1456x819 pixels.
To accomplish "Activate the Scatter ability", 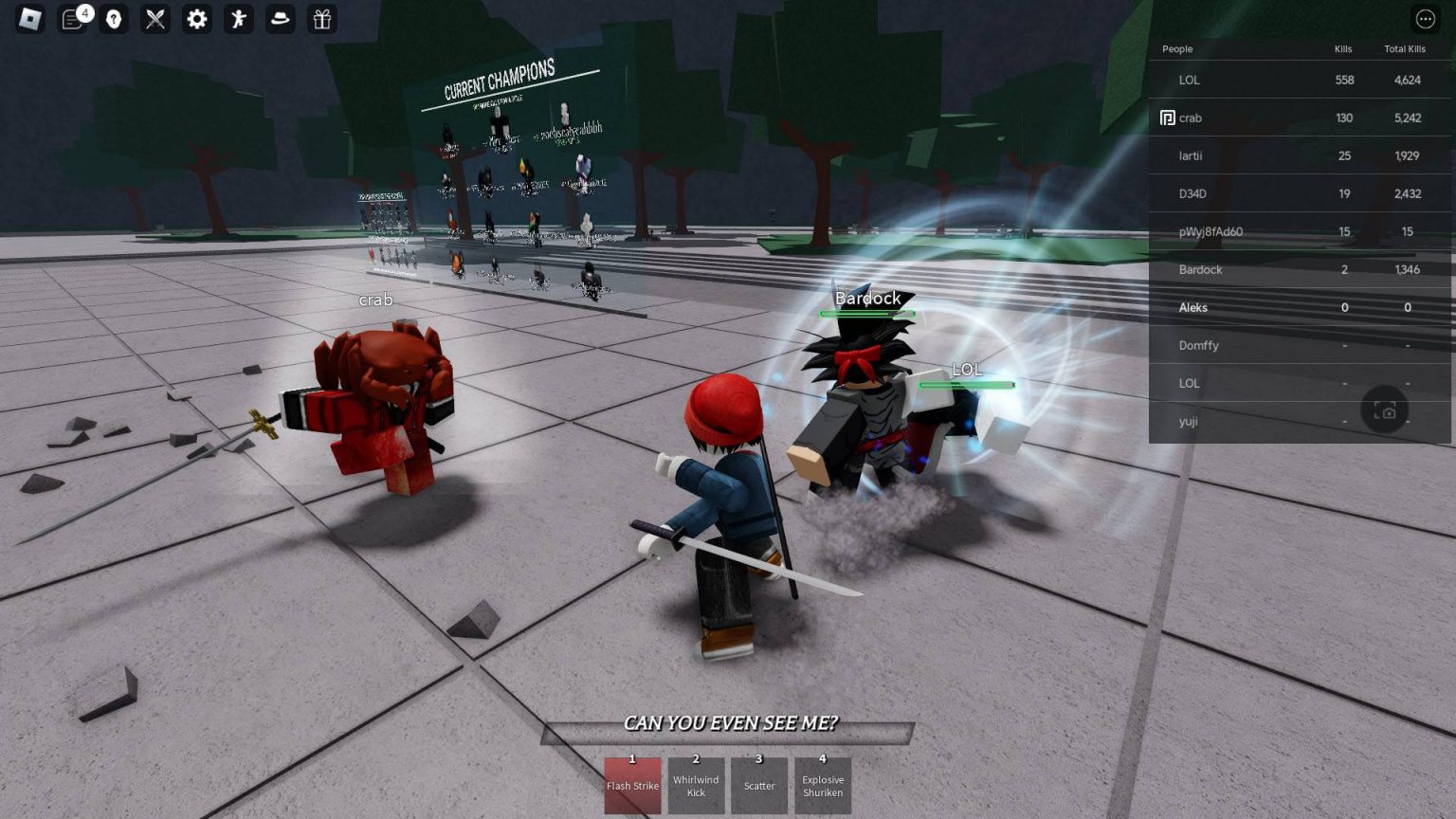I will pos(759,786).
